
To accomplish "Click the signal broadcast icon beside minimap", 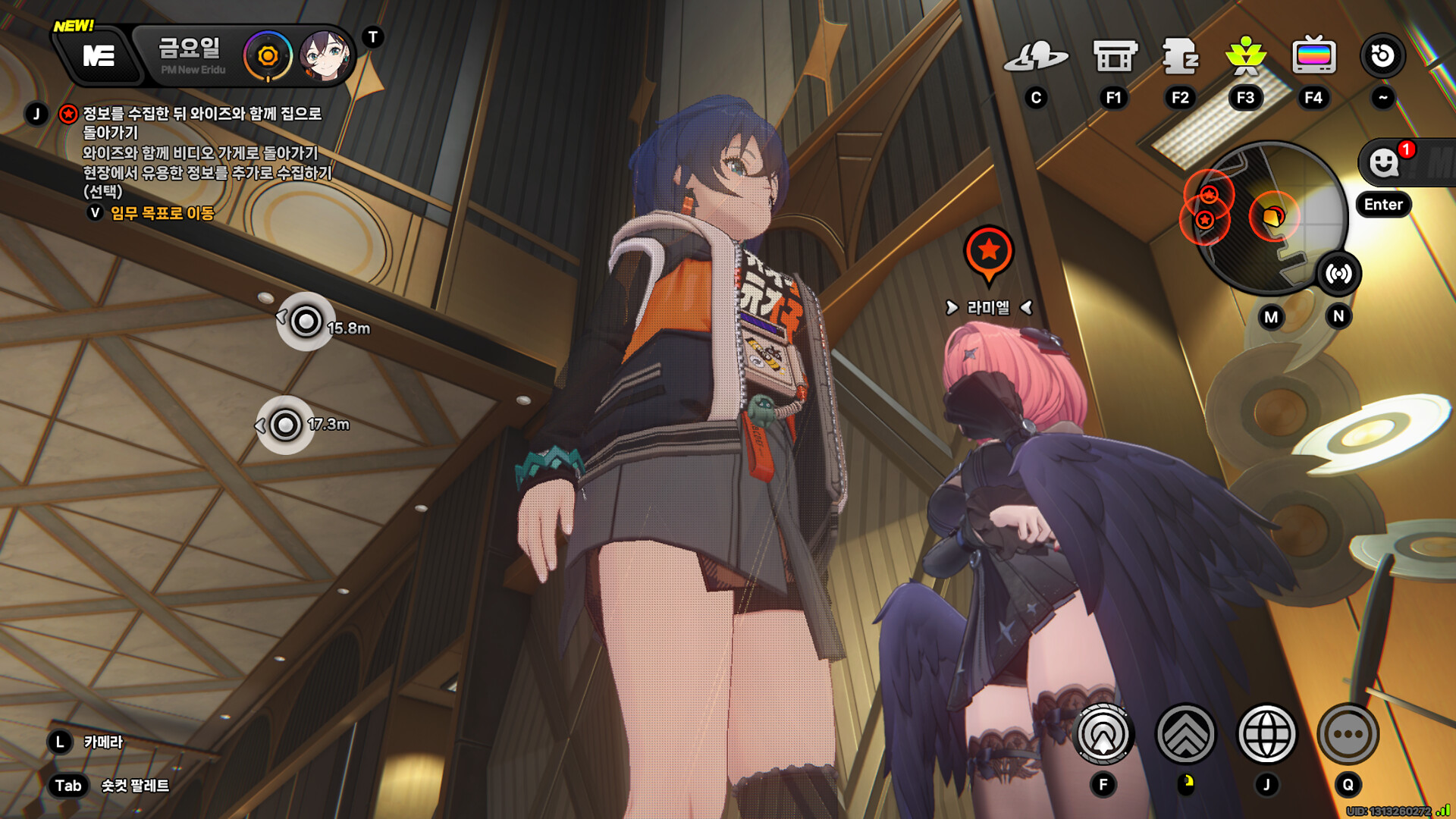I will [1338, 274].
